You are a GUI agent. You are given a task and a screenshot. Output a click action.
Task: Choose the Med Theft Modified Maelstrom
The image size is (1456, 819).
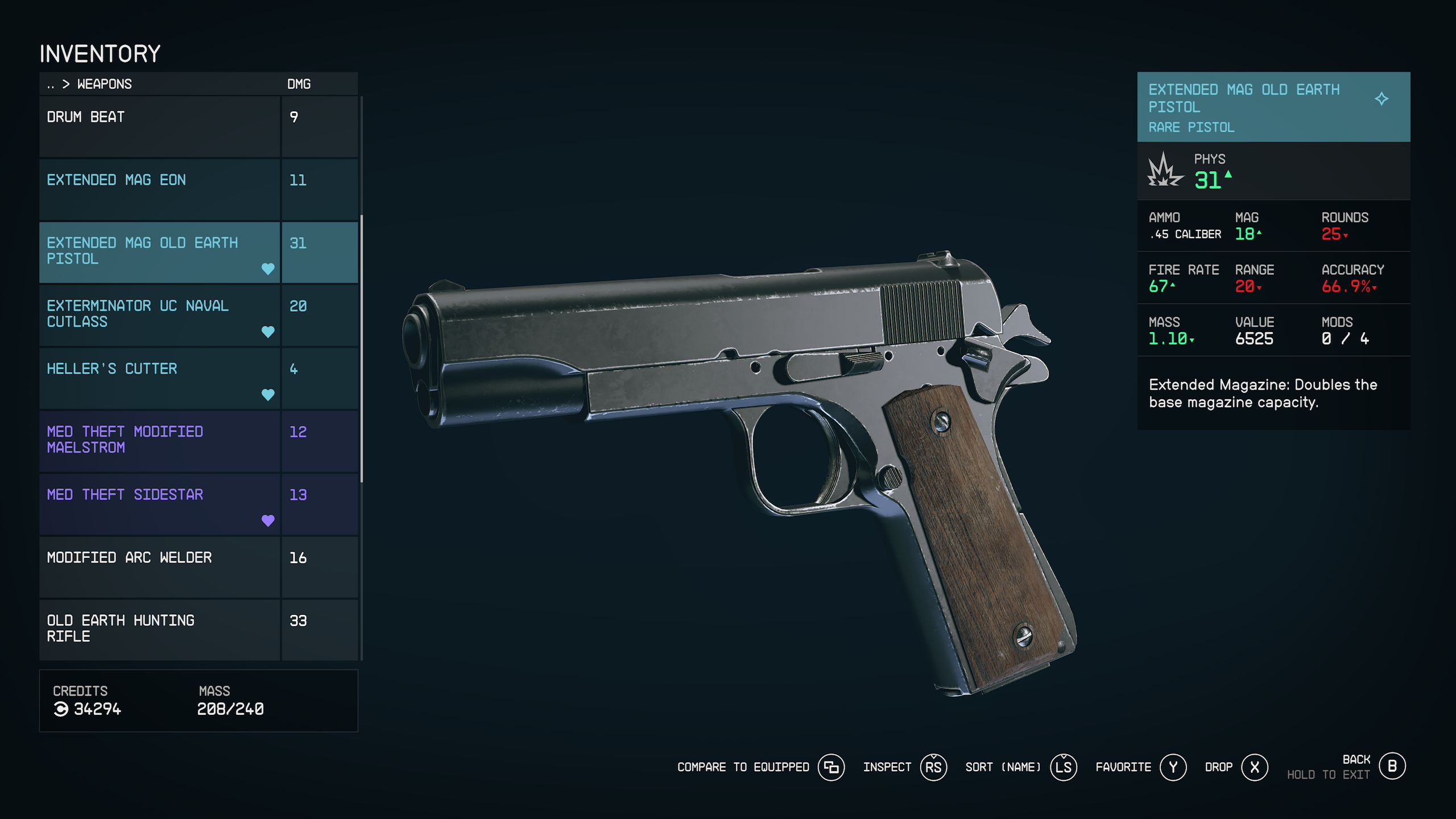pos(159,441)
